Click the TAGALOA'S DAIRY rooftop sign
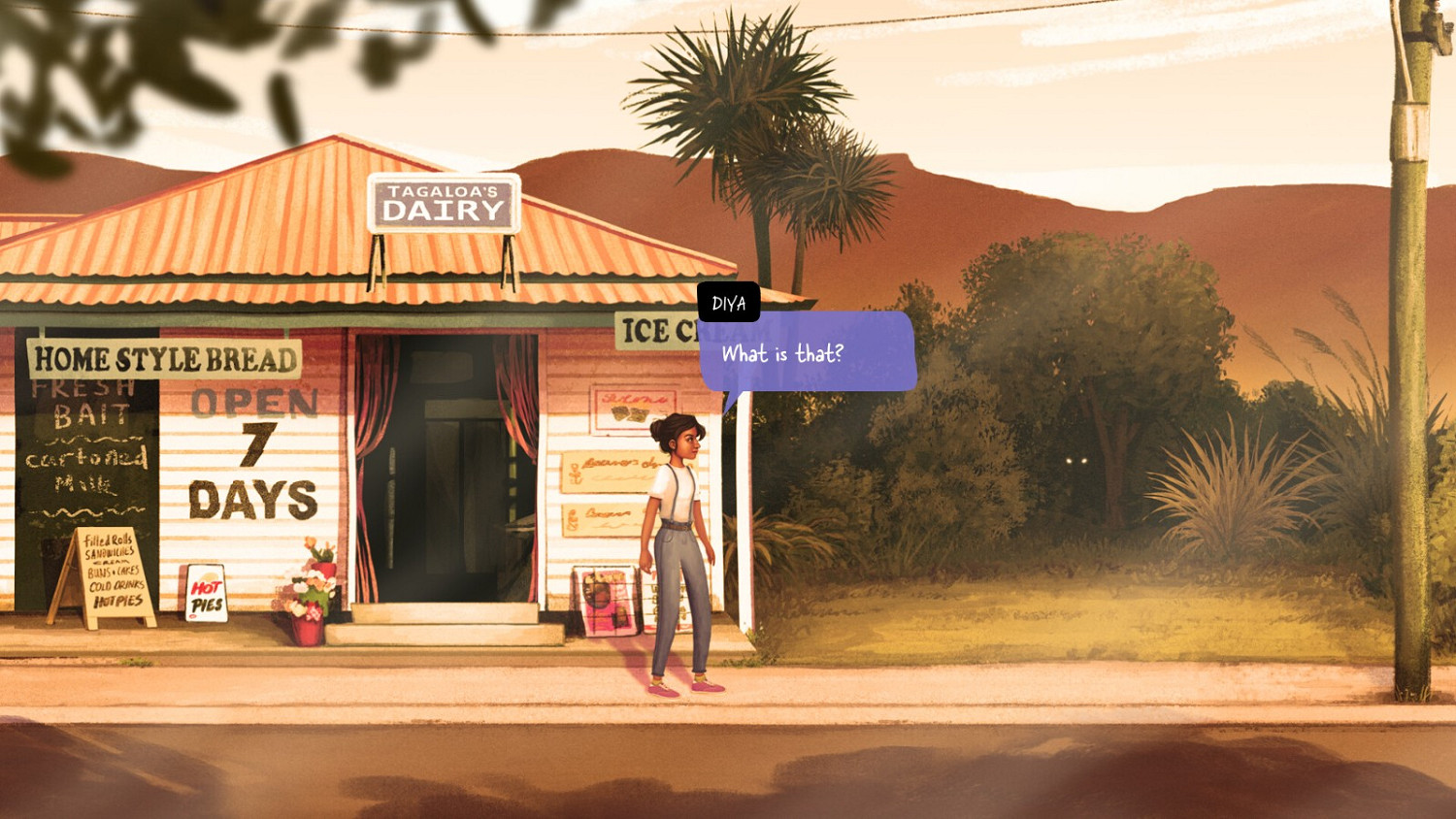The image size is (1456, 819). [x=444, y=204]
